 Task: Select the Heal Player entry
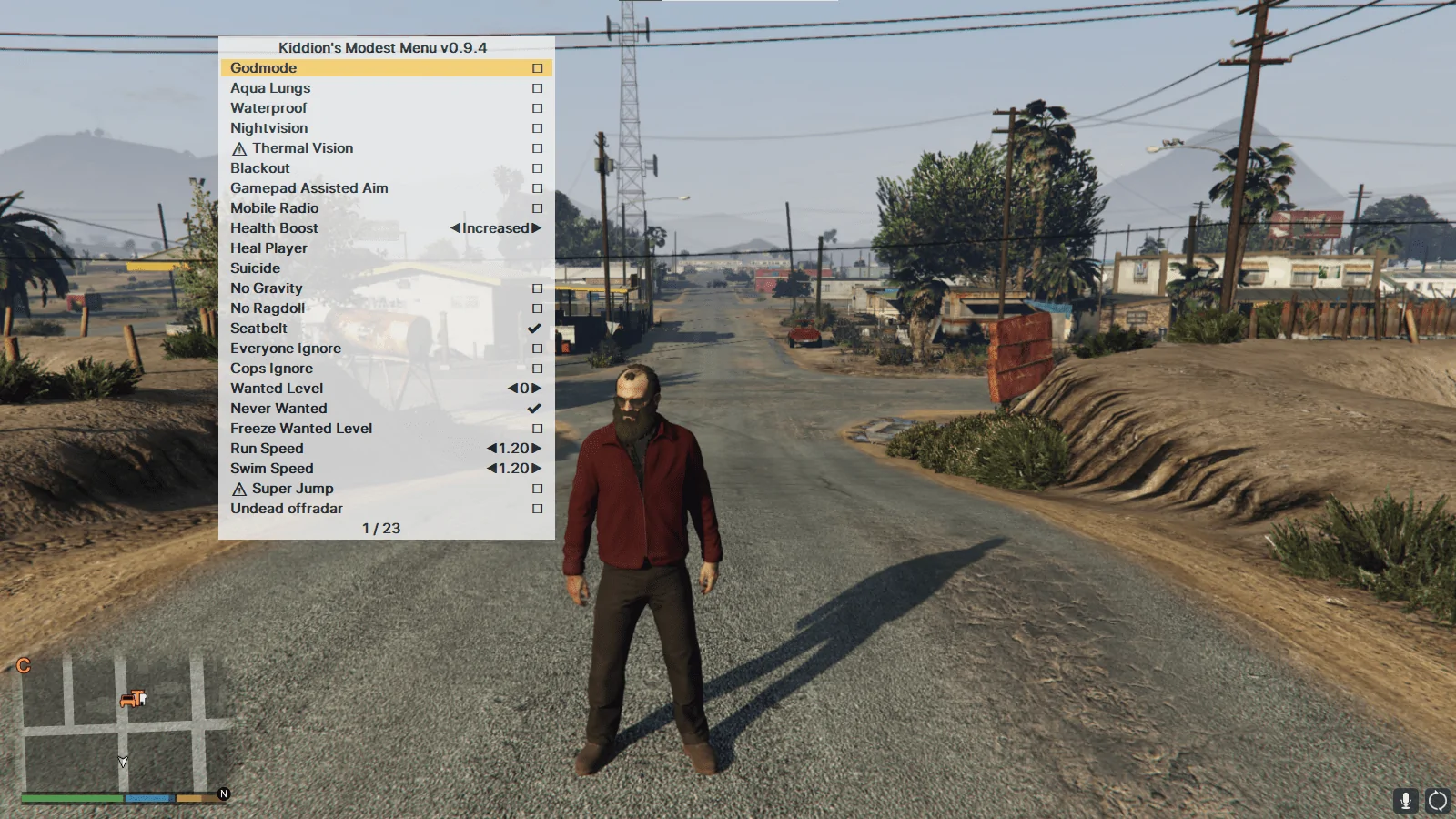tap(268, 248)
